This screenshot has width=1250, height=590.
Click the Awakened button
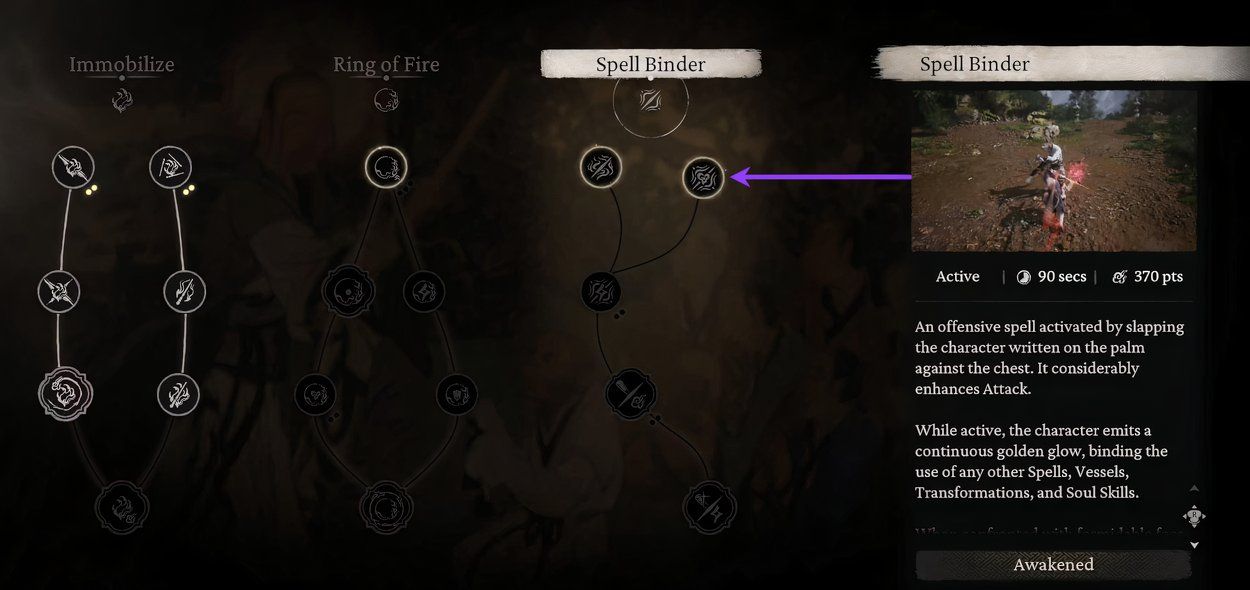(x=1053, y=565)
